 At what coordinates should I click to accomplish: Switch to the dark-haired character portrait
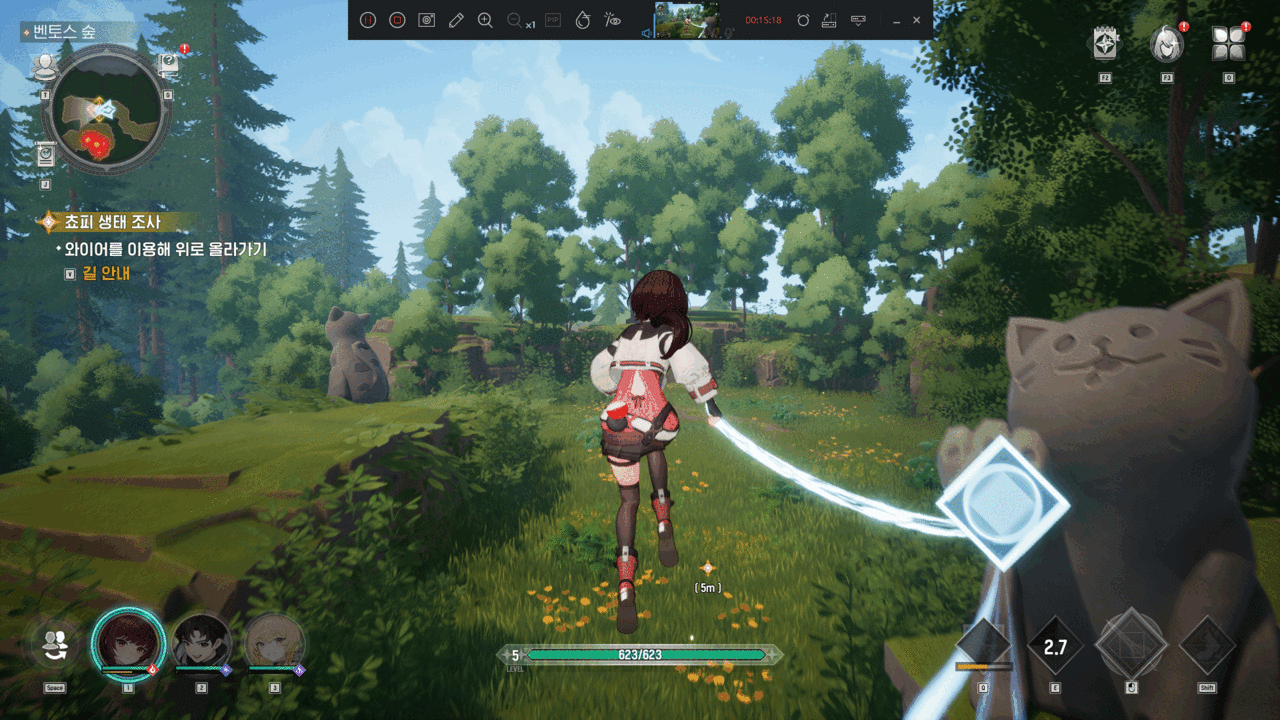click(x=201, y=643)
